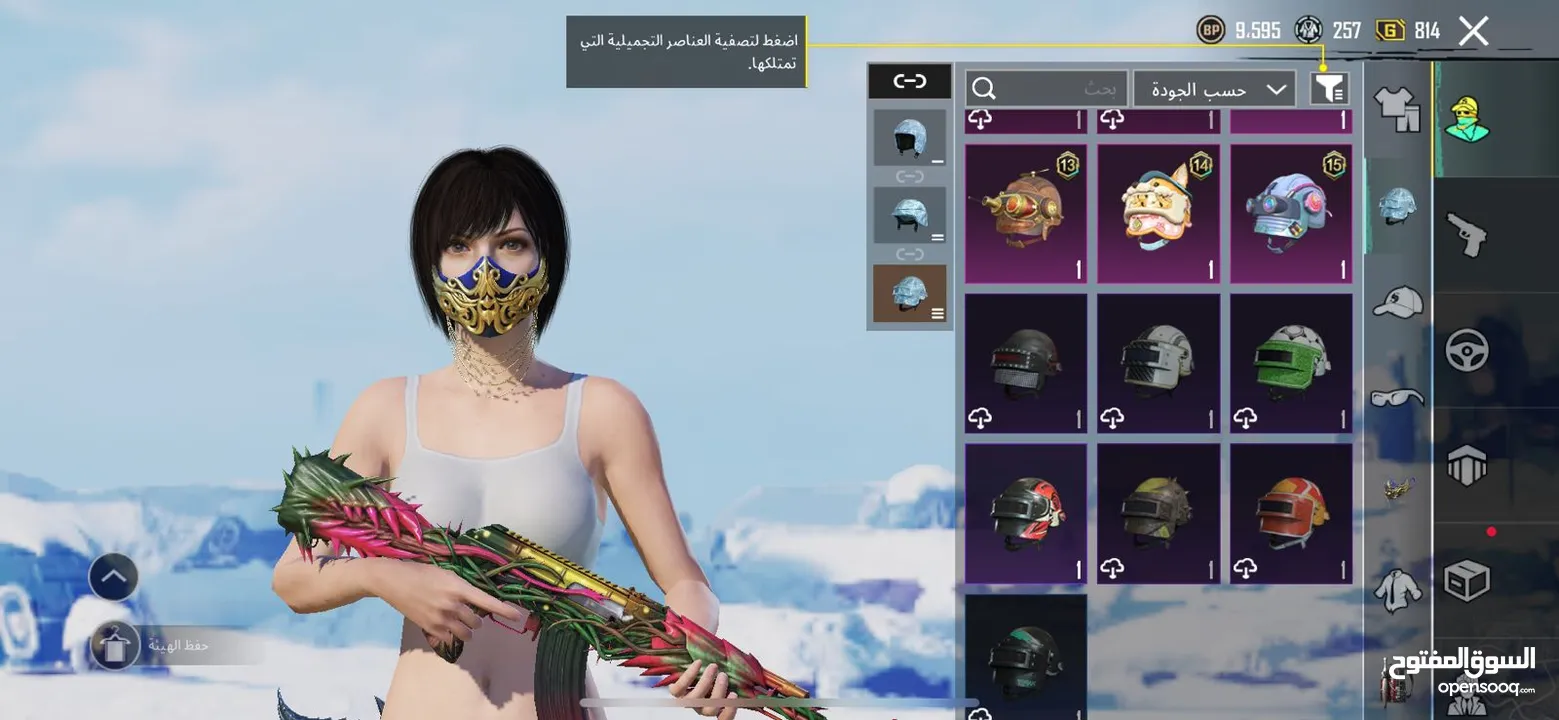Click inside the search field بحث
The width and height of the screenshot is (1559, 720).
tap(1100, 88)
